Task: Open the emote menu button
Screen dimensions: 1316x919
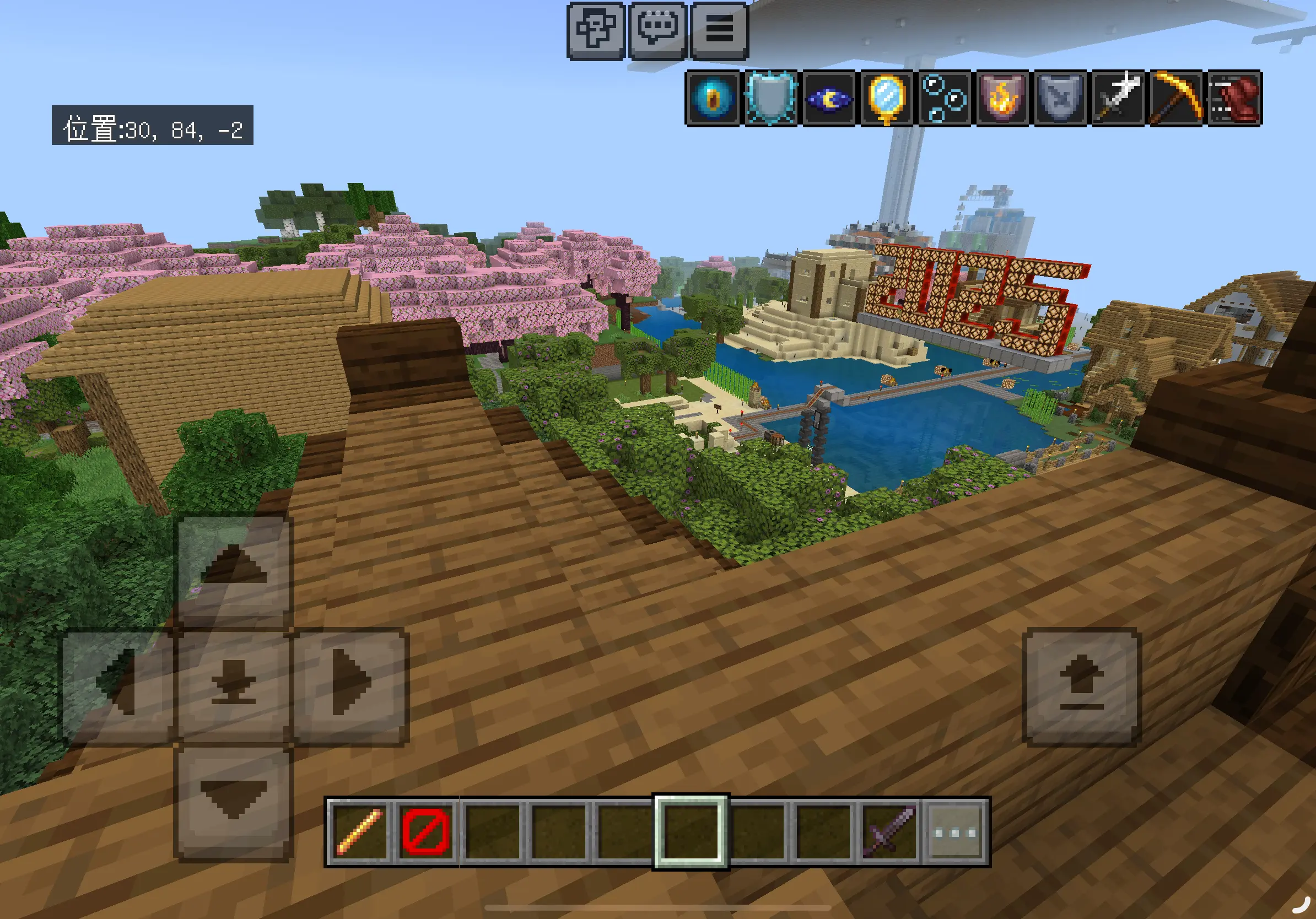Action: coord(596,30)
